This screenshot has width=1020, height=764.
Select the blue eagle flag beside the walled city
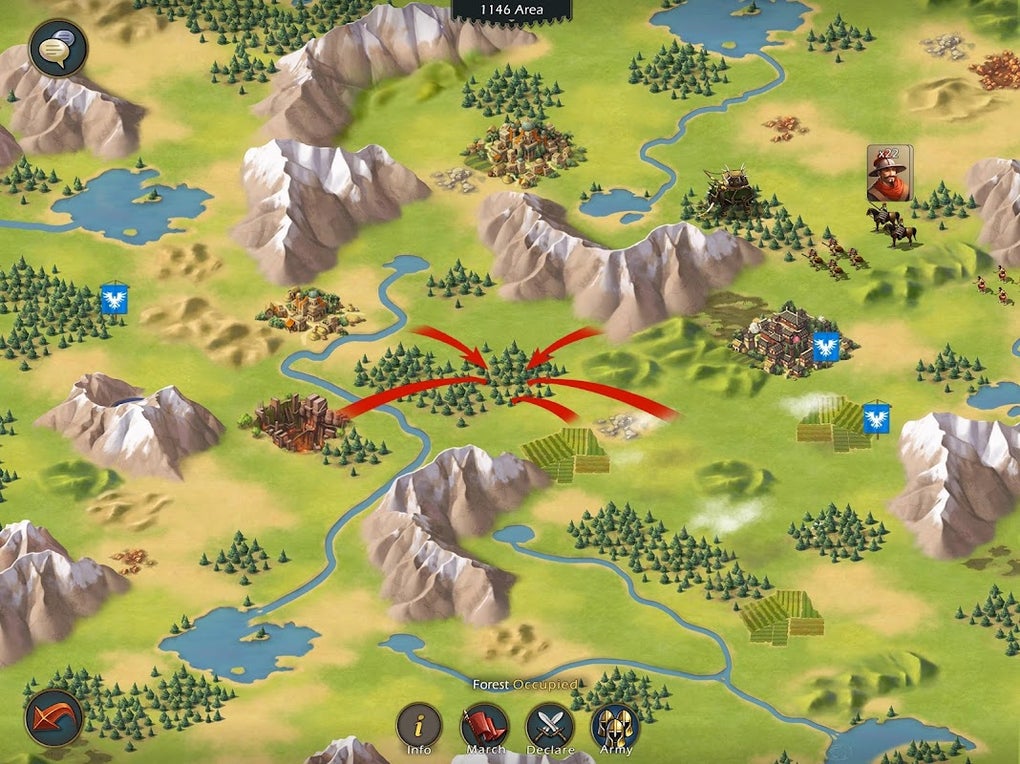coord(826,347)
